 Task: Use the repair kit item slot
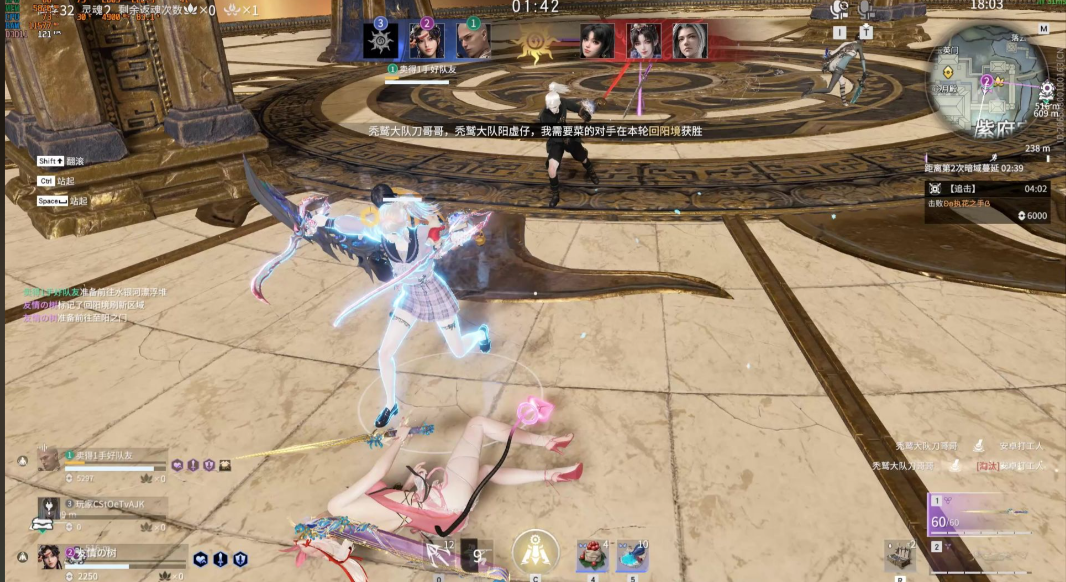coord(899,555)
